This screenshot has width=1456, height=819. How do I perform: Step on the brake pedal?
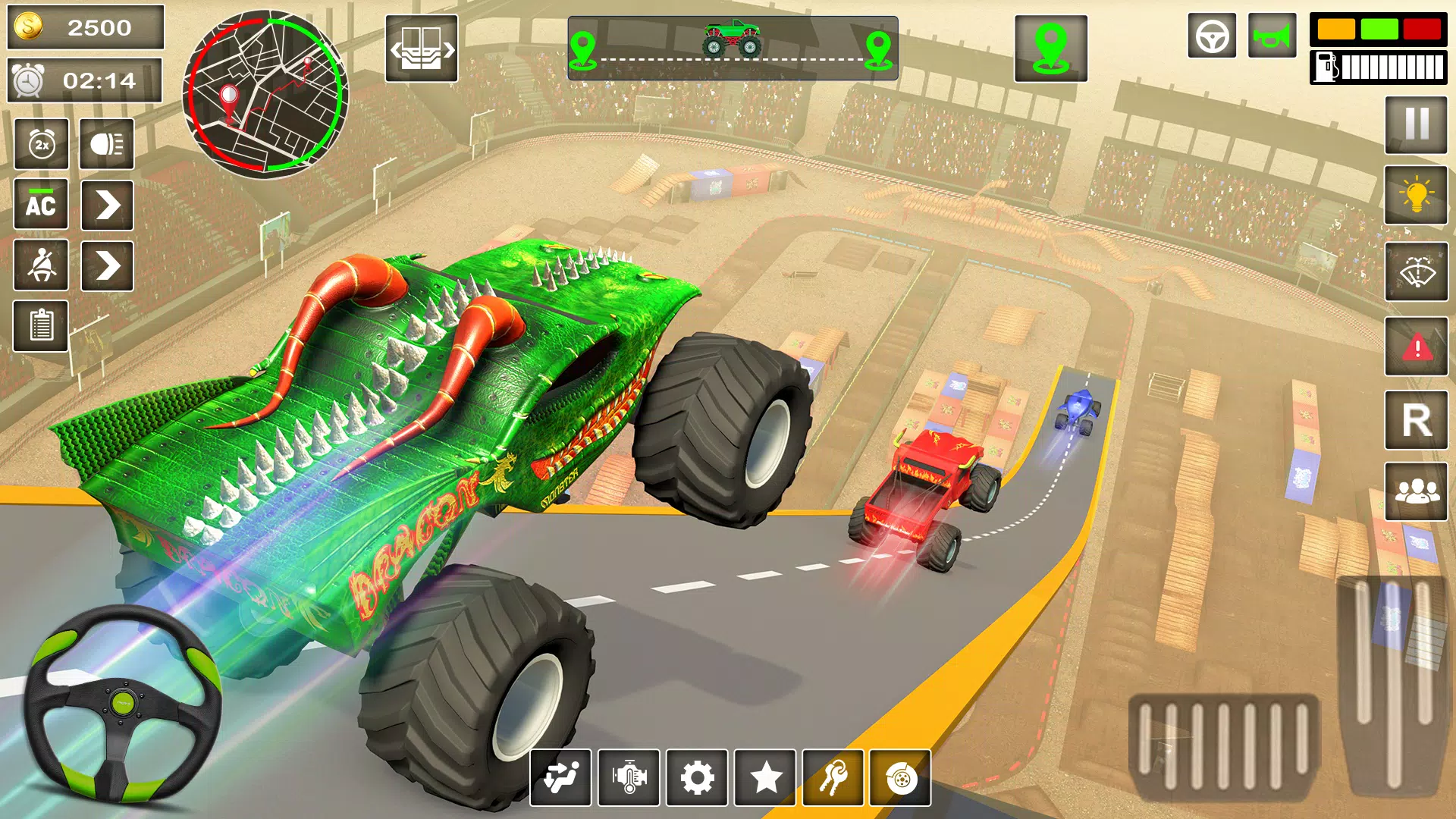click(x=1224, y=747)
